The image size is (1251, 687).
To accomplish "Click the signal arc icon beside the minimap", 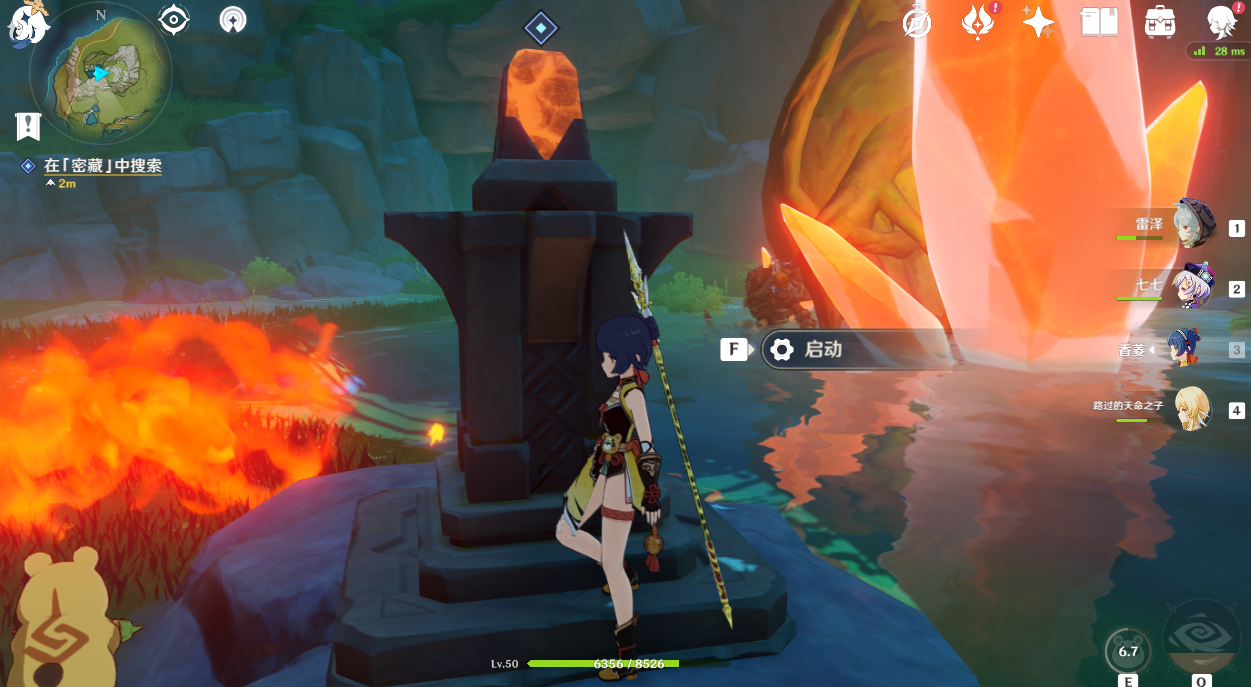I will coord(232,19).
